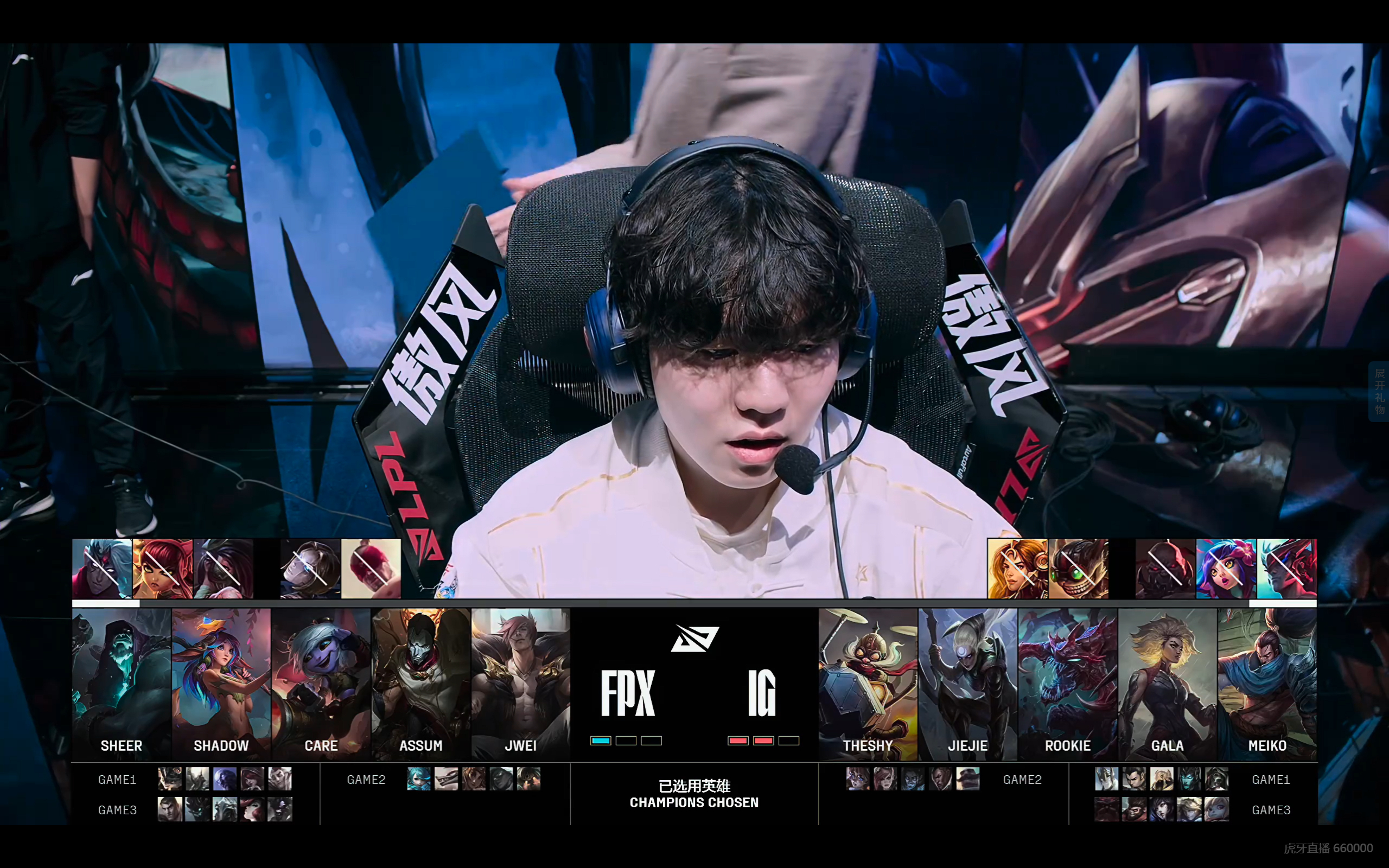The height and width of the screenshot is (868, 1389).
Task: Click the banned Ziggs icon
Action: tap(1078, 569)
